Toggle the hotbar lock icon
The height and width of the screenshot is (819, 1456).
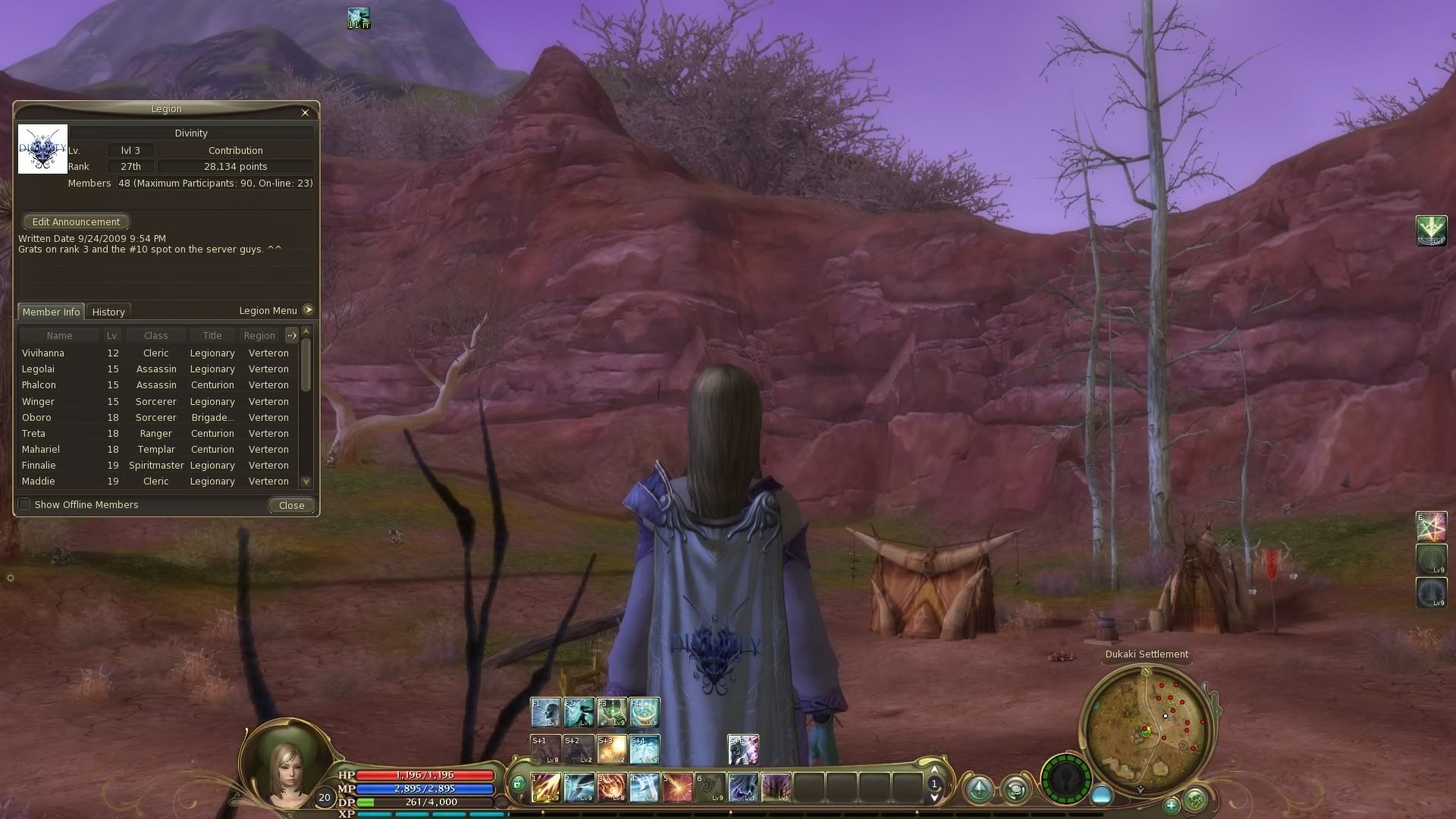coord(519,784)
